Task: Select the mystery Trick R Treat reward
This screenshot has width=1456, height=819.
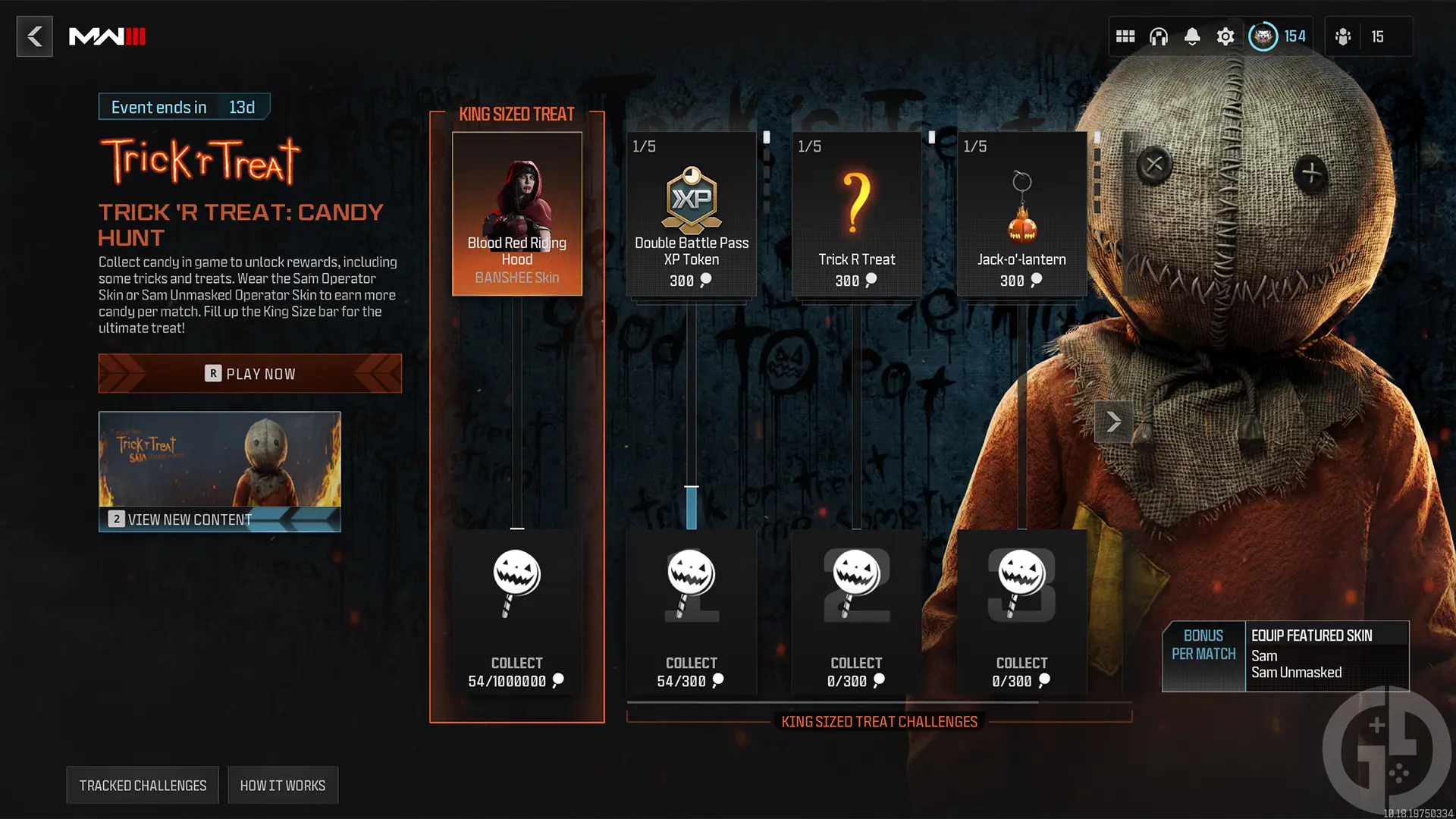Action: [856, 215]
